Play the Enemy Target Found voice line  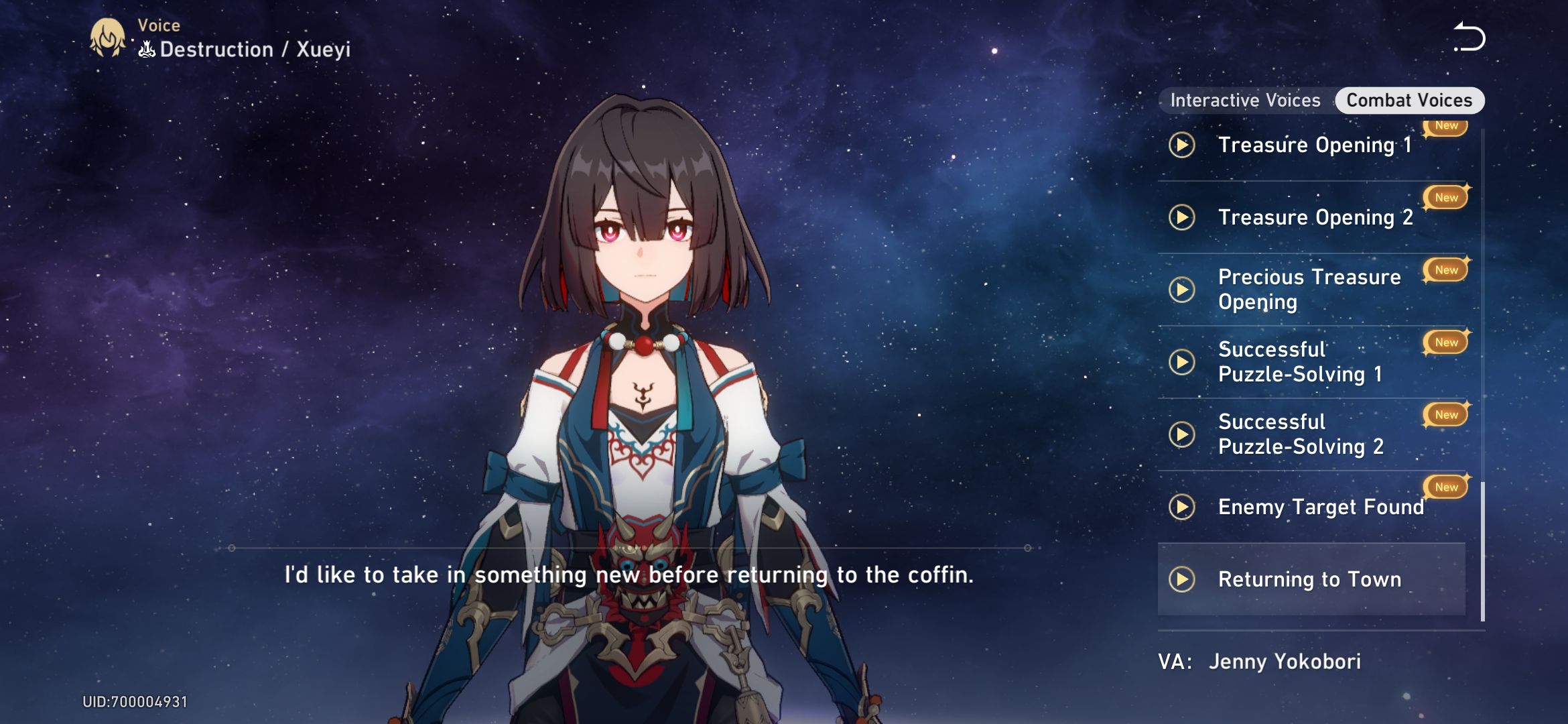pyautogui.click(x=1182, y=507)
